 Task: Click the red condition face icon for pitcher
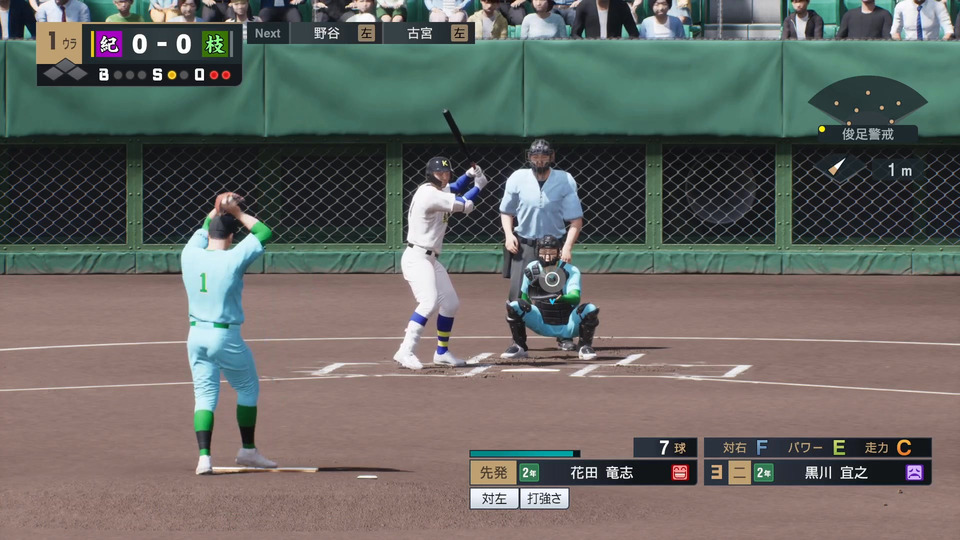click(x=680, y=473)
